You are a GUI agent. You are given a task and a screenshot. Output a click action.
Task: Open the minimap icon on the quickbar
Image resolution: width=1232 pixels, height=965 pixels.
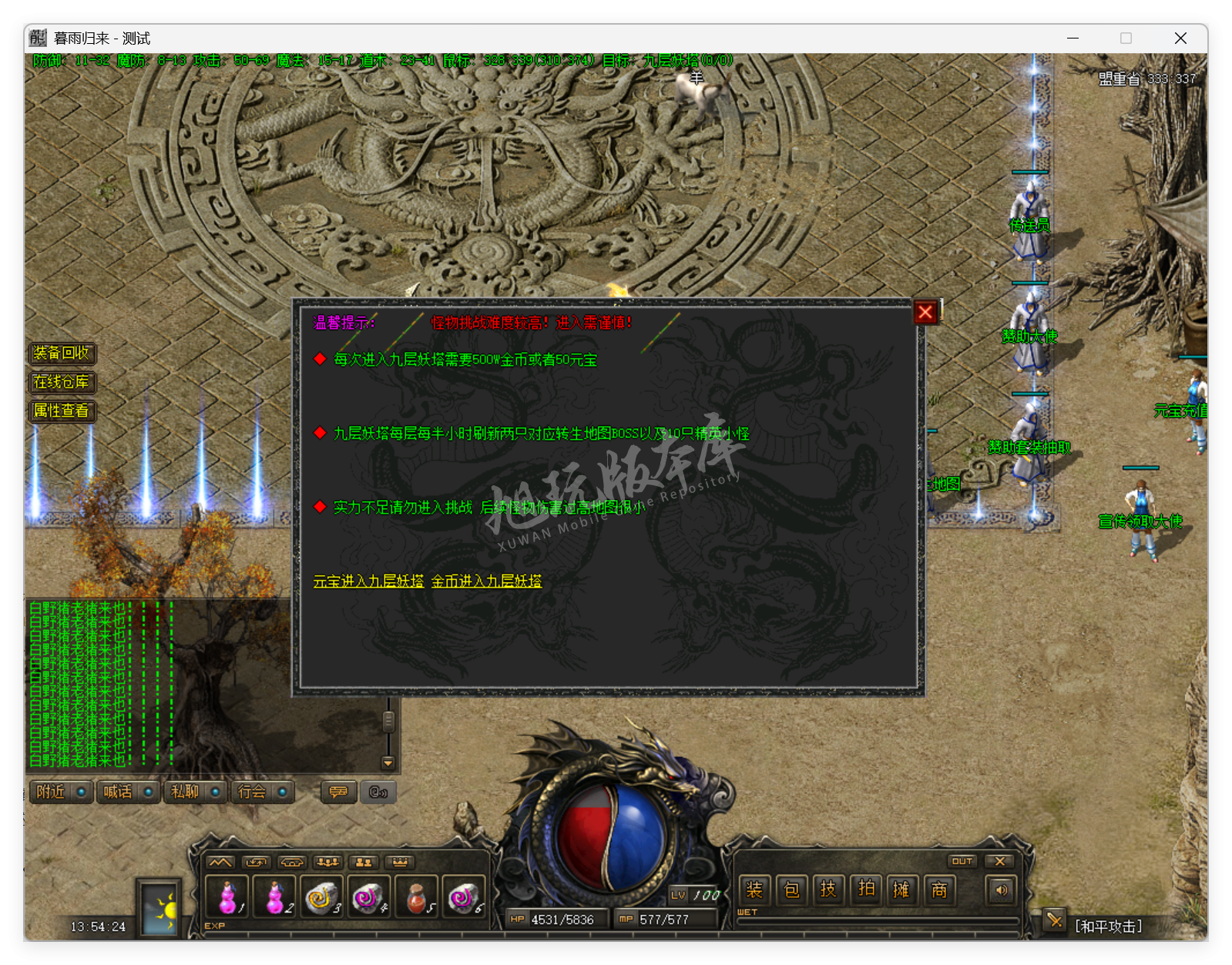(x=220, y=863)
